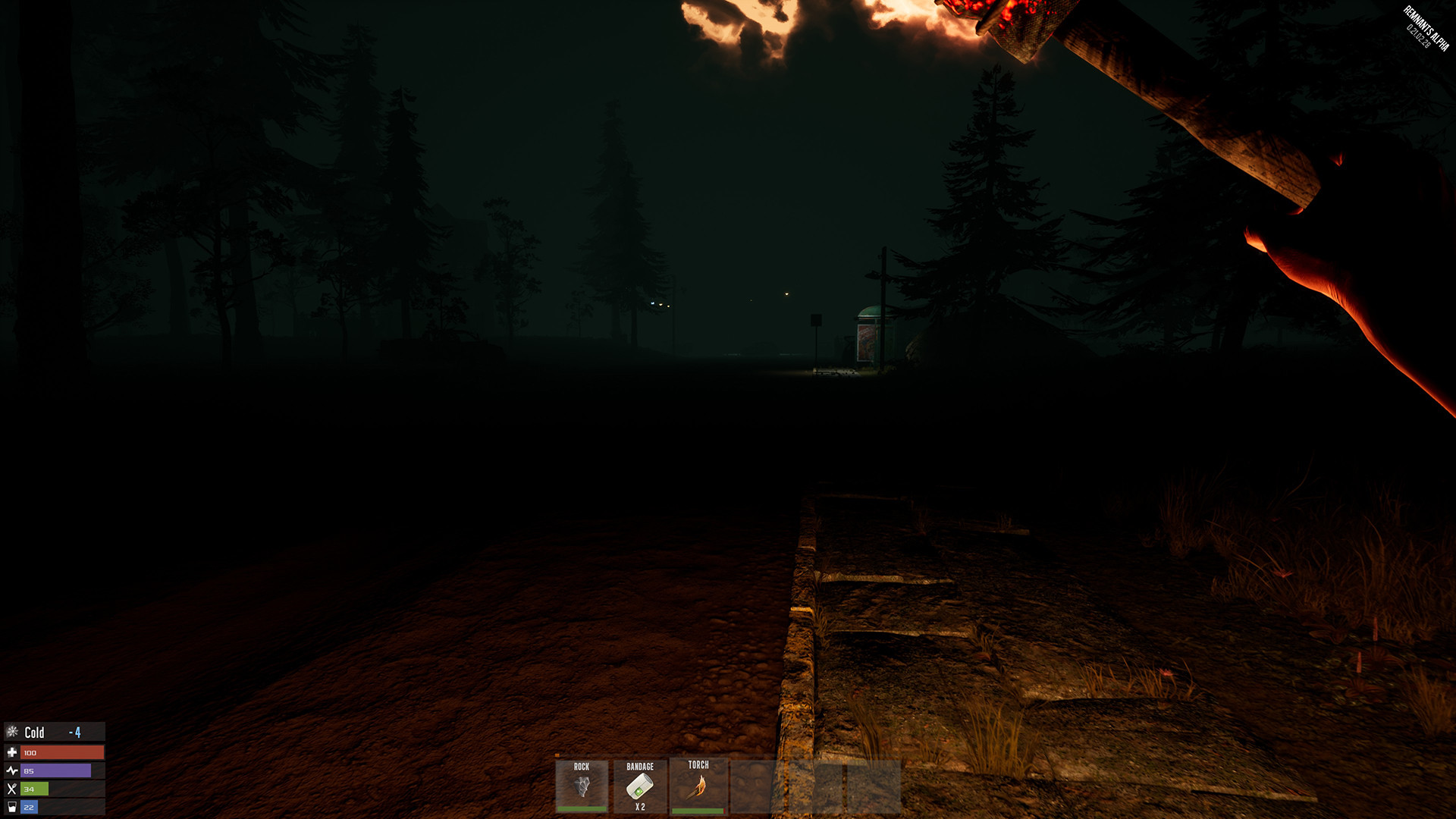Viewport: 1456px width, 819px height.
Task: Click the hunger utensils icon
Action: (x=11, y=790)
